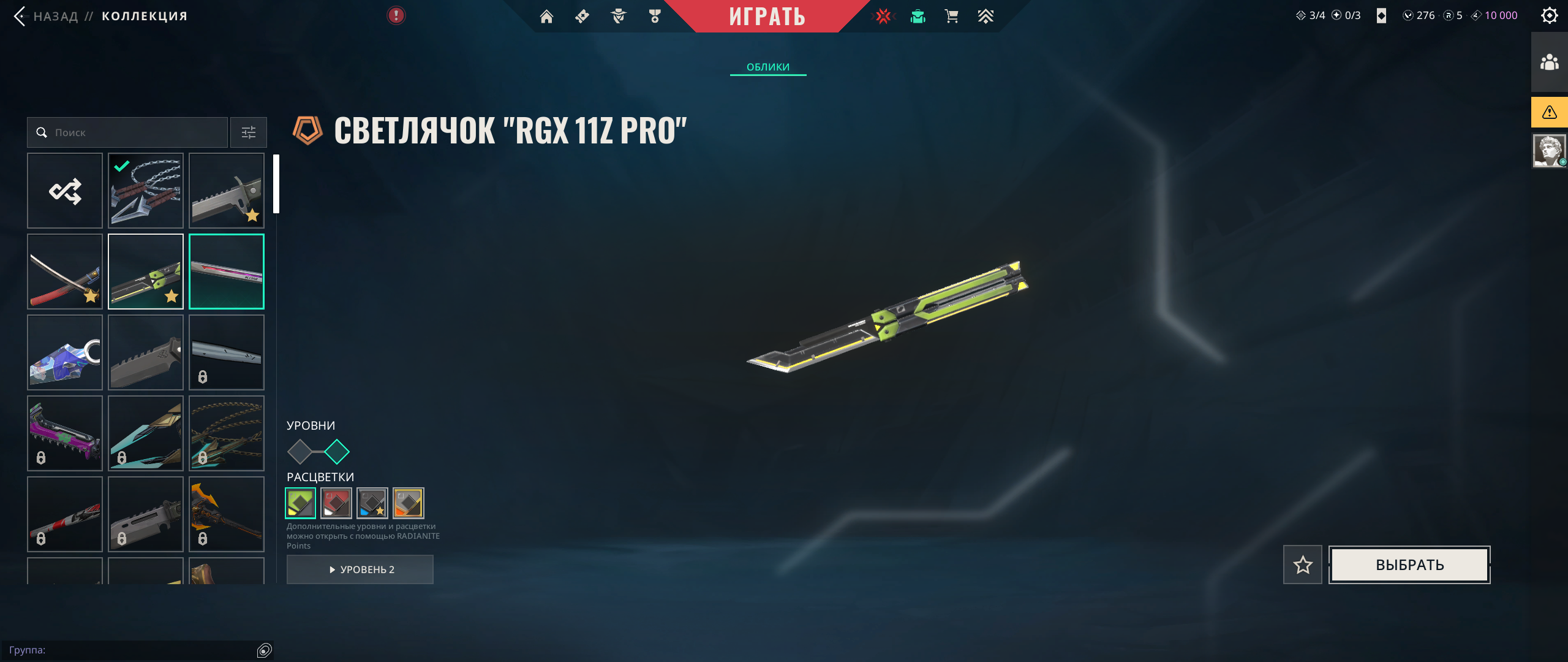This screenshot has width=1568, height=662.
Task: Equip the skin with ВЫБРАТЬ
Action: [1409, 565]
